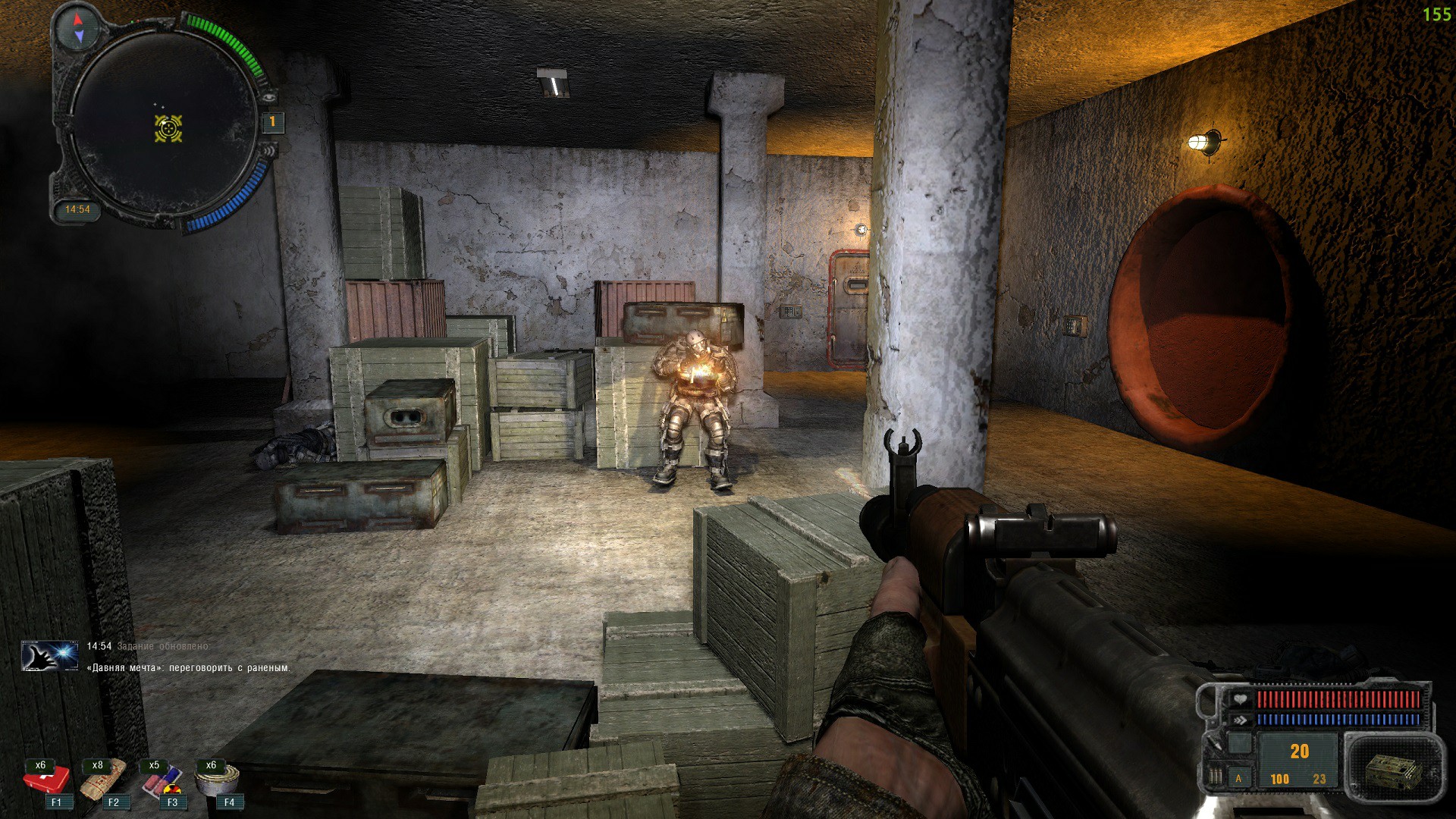Click the detected contacts counter by minimap
1456x819 pixels.
tap(272, 121)
